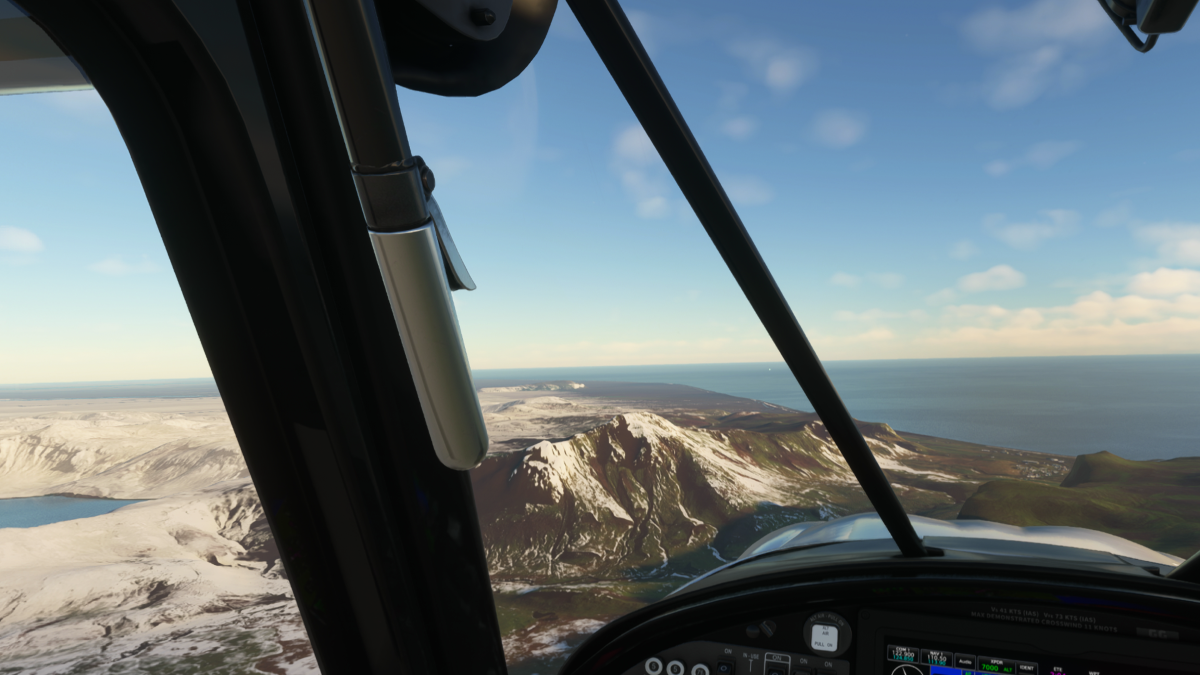The image size is (1200, 675).
Task: Open the XPDR transponder code field
Action: point(994,663)
